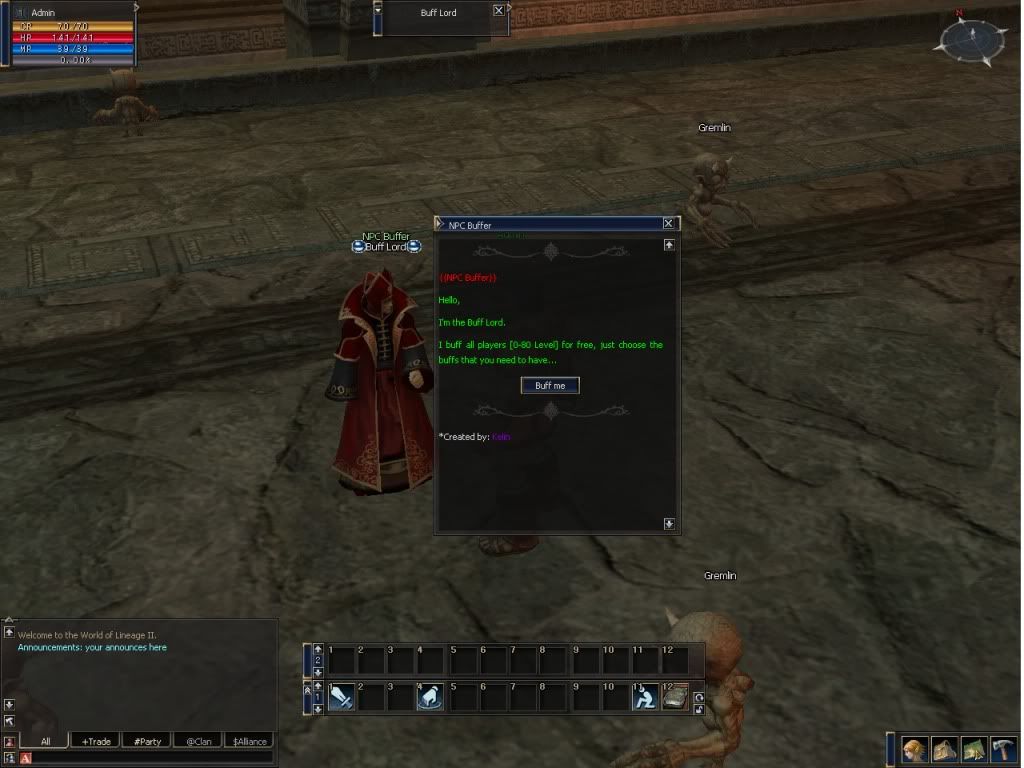Click the Buff me button
This screenshot has width=1024, height=768.
[550, 385]
